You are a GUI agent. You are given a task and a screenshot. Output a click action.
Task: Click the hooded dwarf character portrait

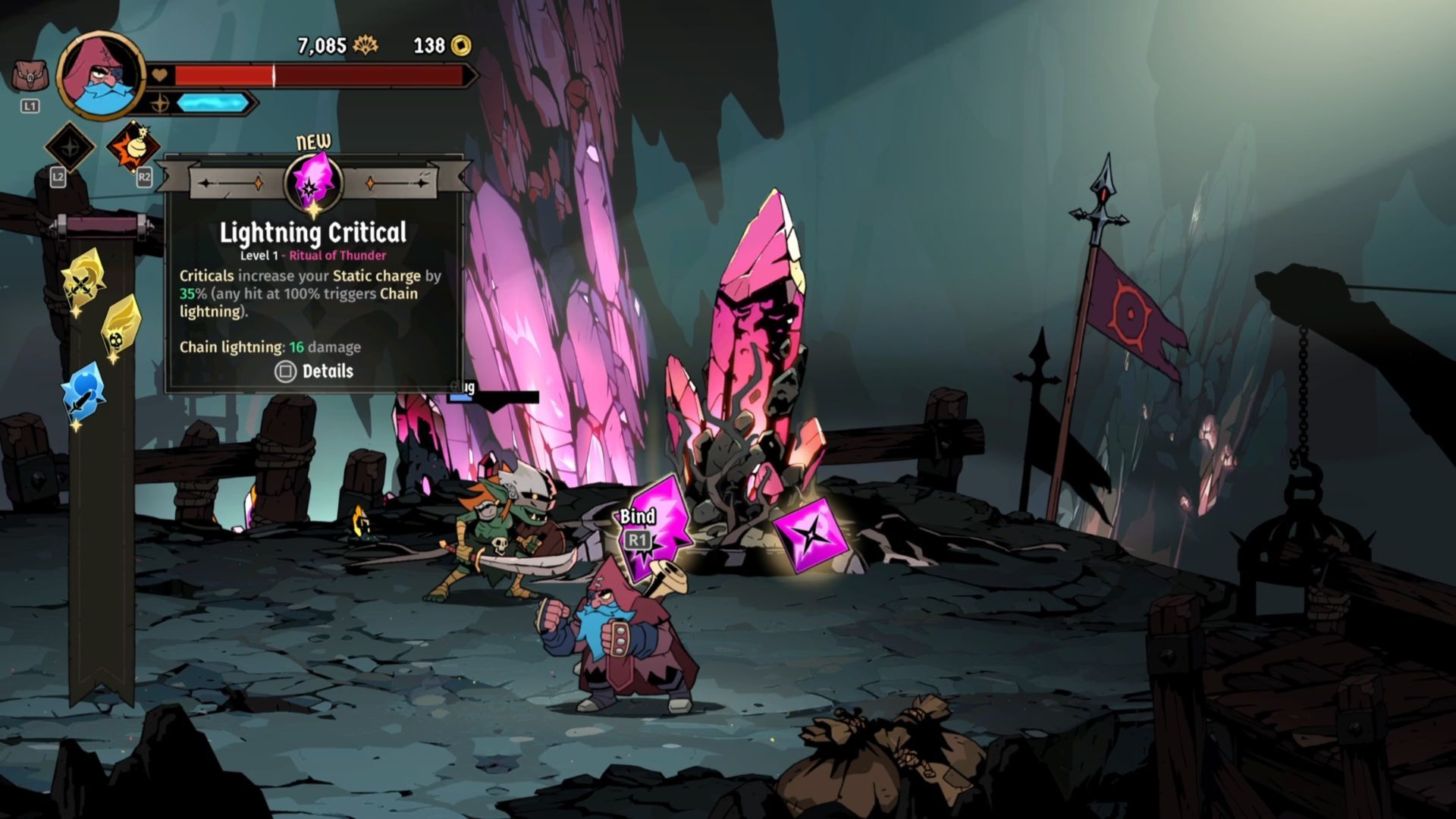(x=101, y=76)
